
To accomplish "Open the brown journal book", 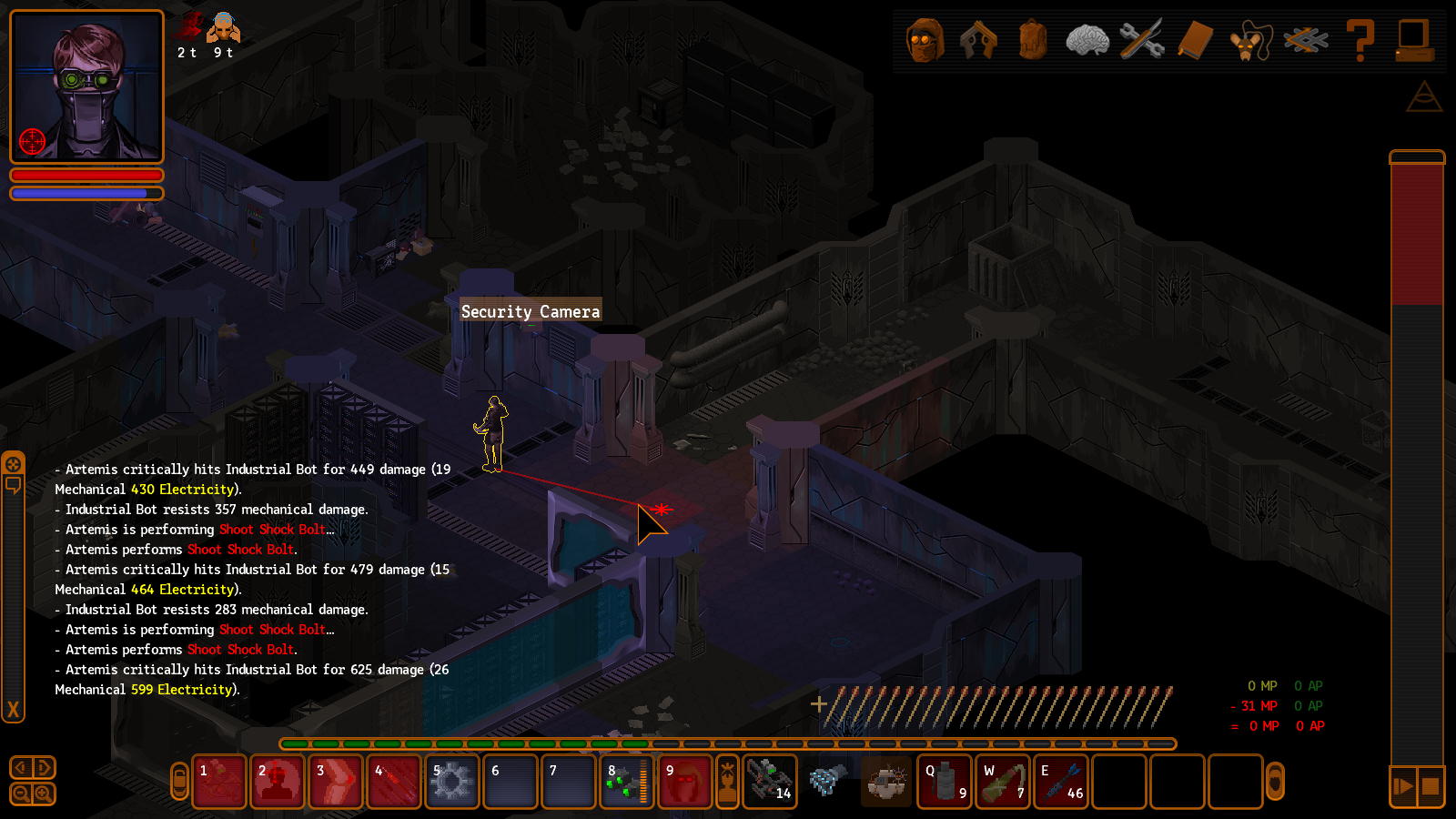I will tap(1196, 41).
